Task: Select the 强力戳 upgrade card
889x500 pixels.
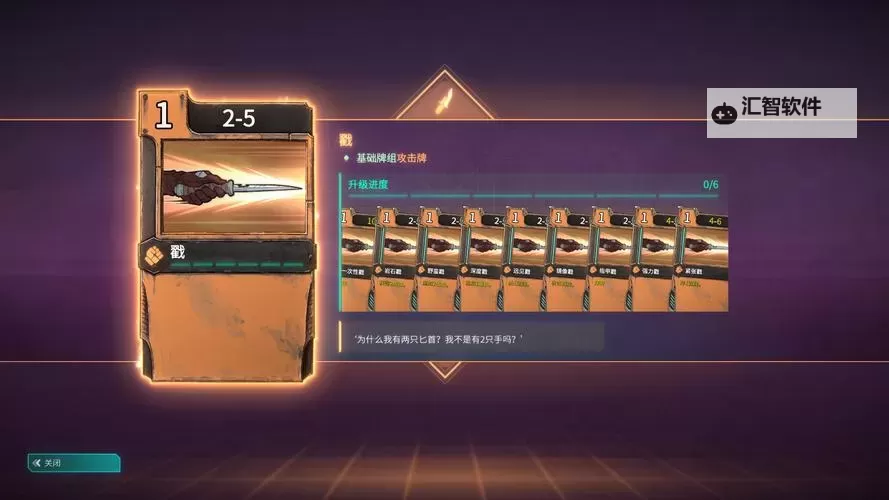Action: [x=652, y=260]
